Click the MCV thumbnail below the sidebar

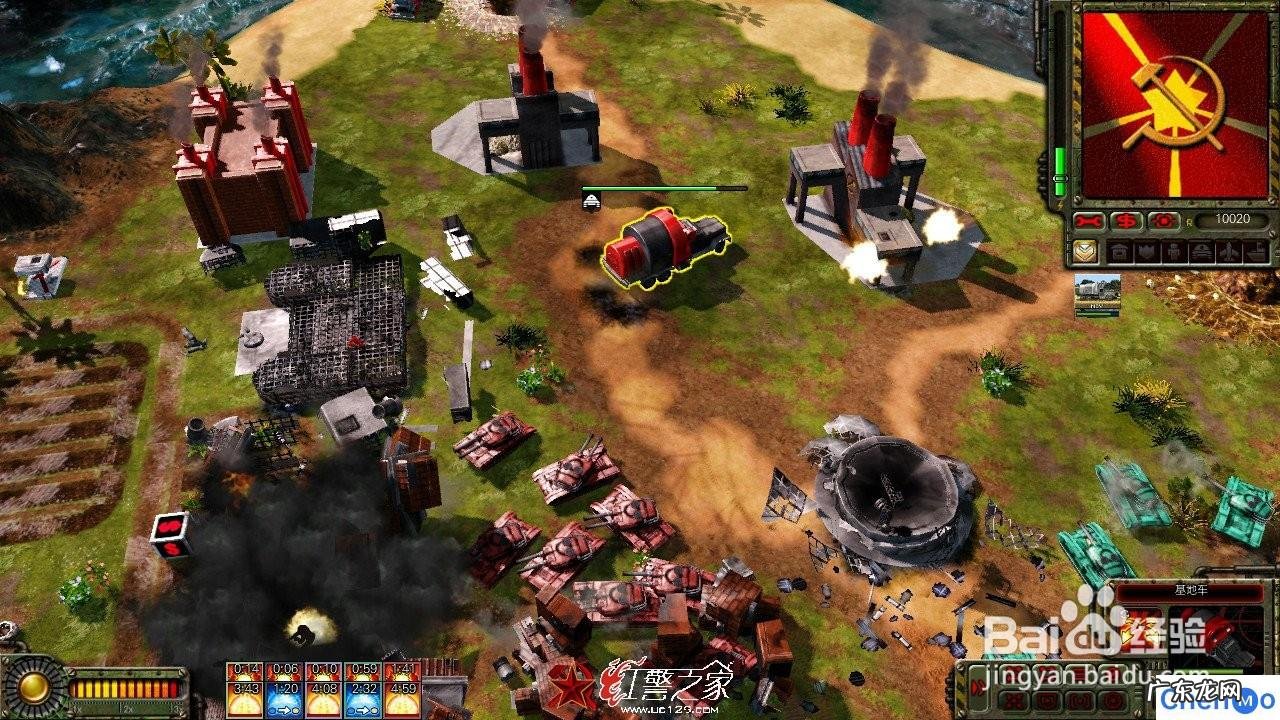click(x=1097, y=295)
